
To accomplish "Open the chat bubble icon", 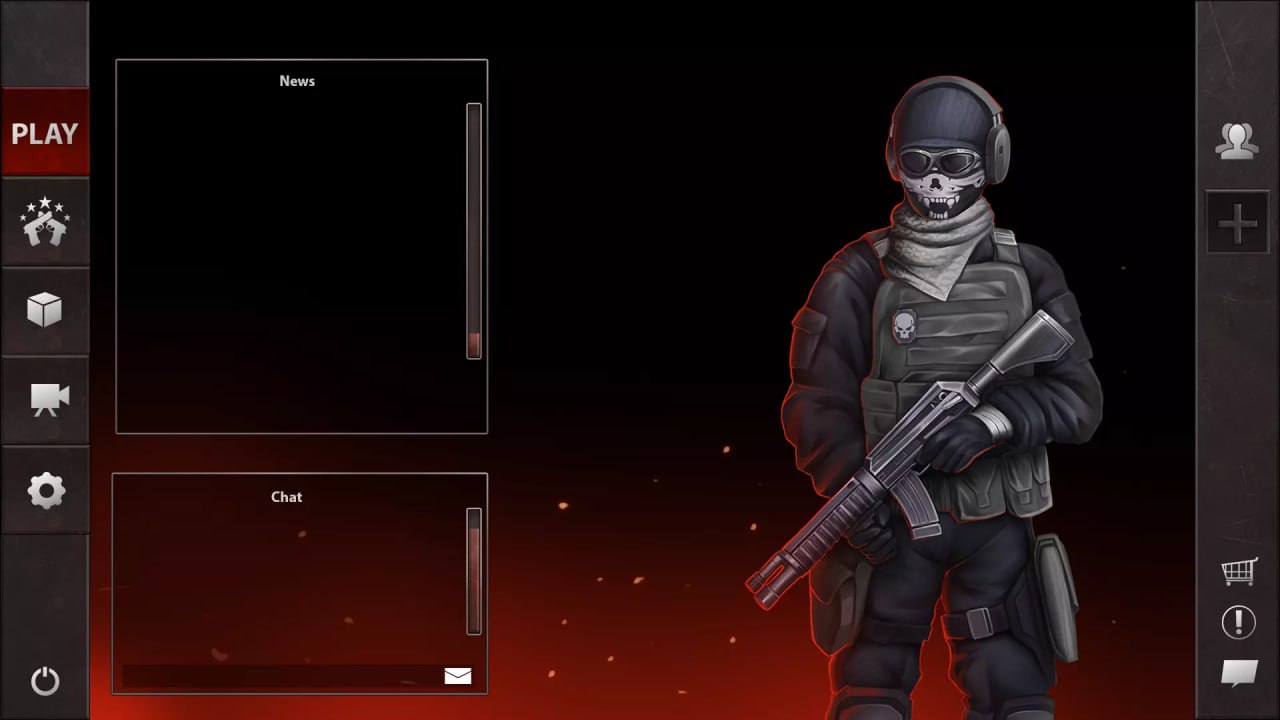I will pyautogui.click(x=1237, y=674).
